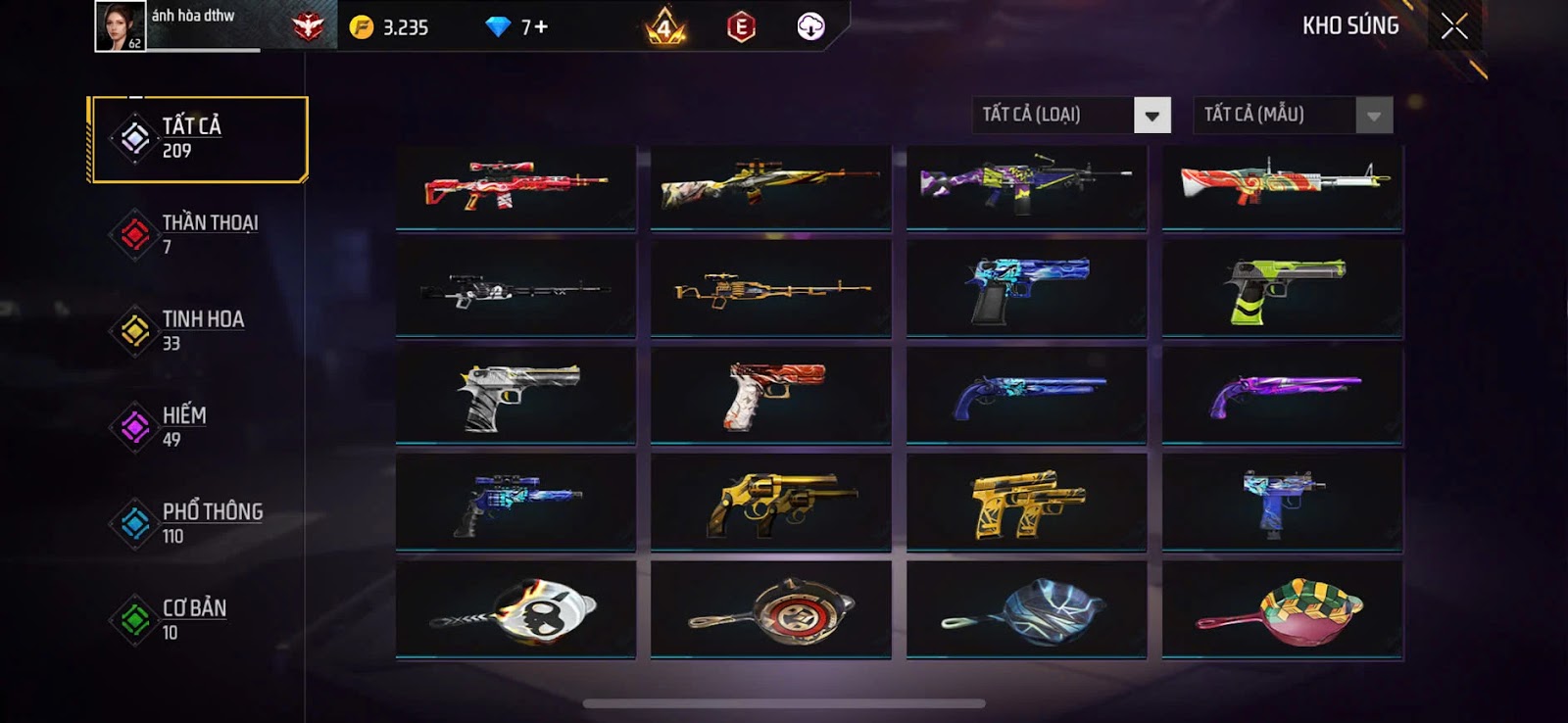Select the golden revolver skin
Viewport: 1568px width, 723px height.
pyautogui.click(x=771, y=504)
